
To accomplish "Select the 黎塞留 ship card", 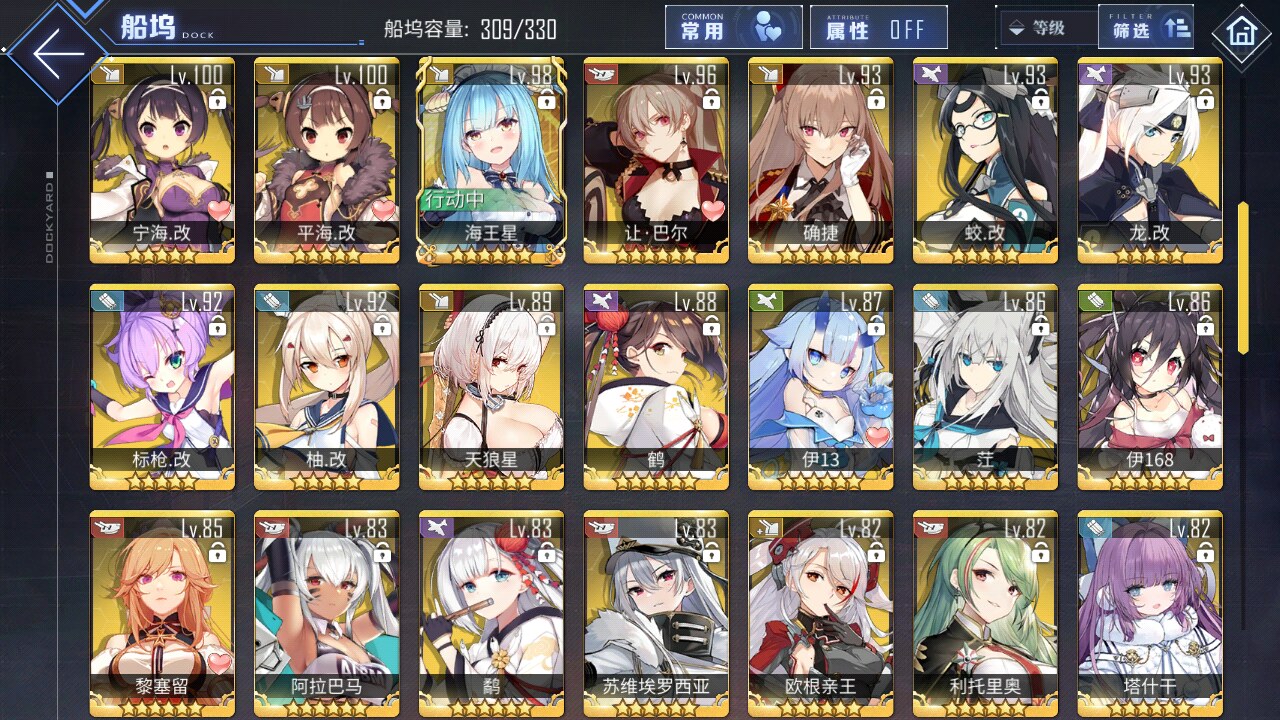I will (x=162, y=610).
